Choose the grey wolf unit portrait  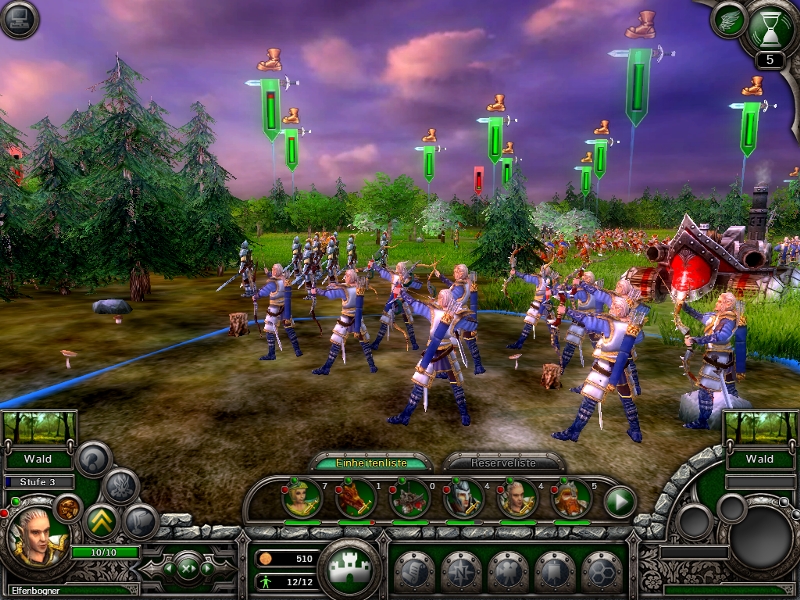(409, 498)
